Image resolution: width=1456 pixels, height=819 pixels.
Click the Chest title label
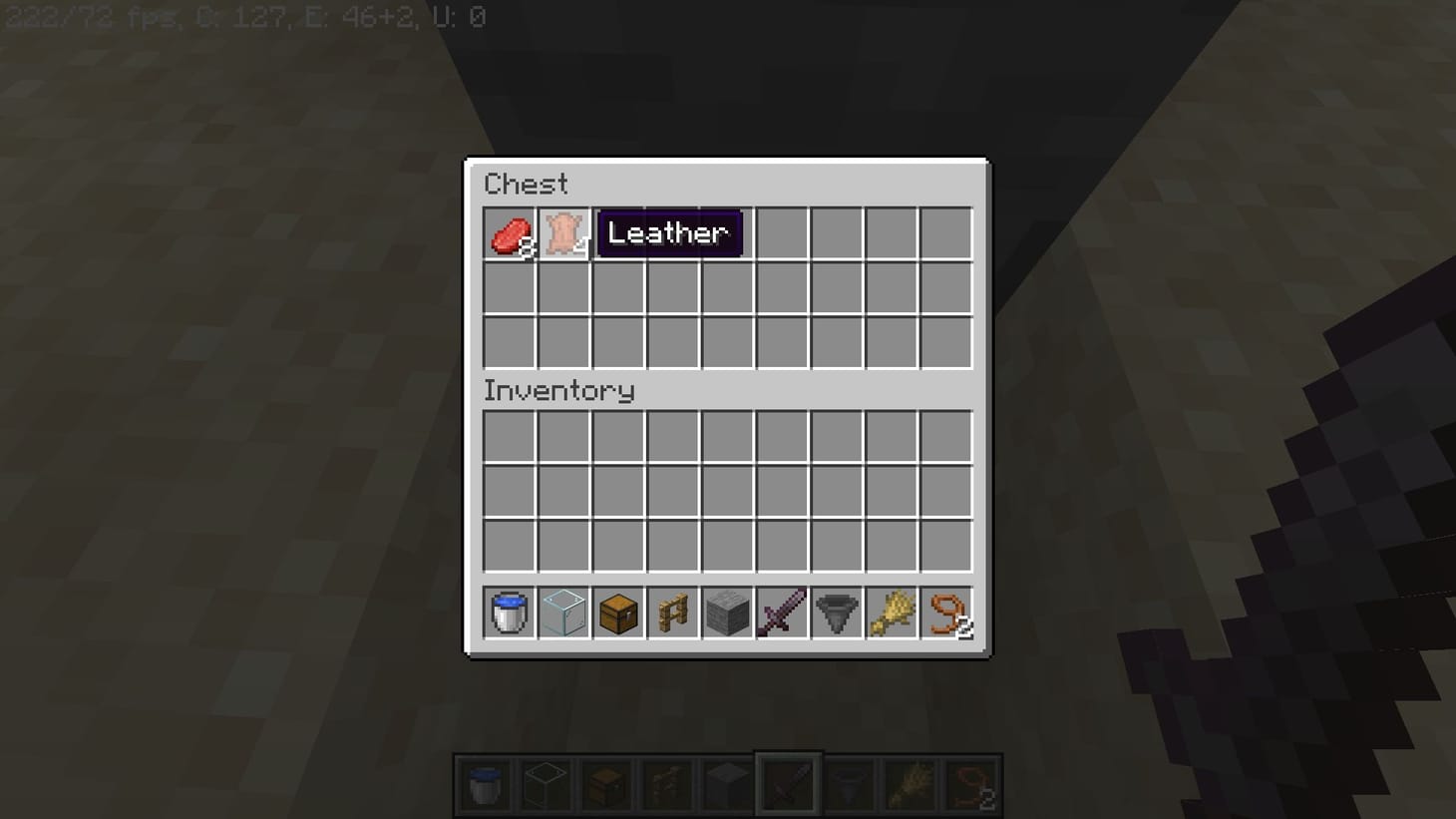[526, 184]
